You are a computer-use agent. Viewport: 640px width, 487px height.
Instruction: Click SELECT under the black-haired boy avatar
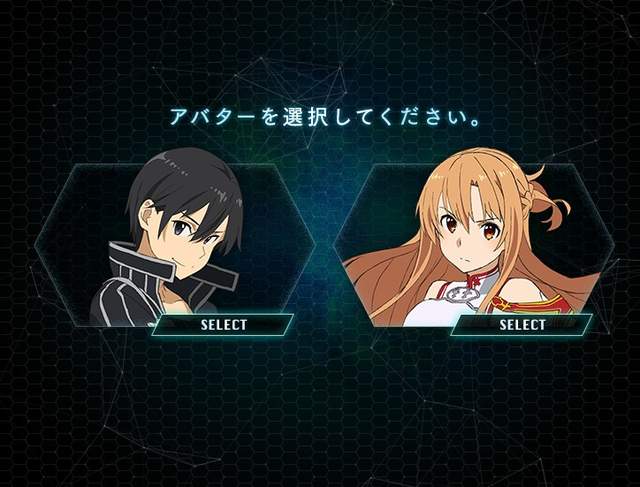tap(223, 324)
